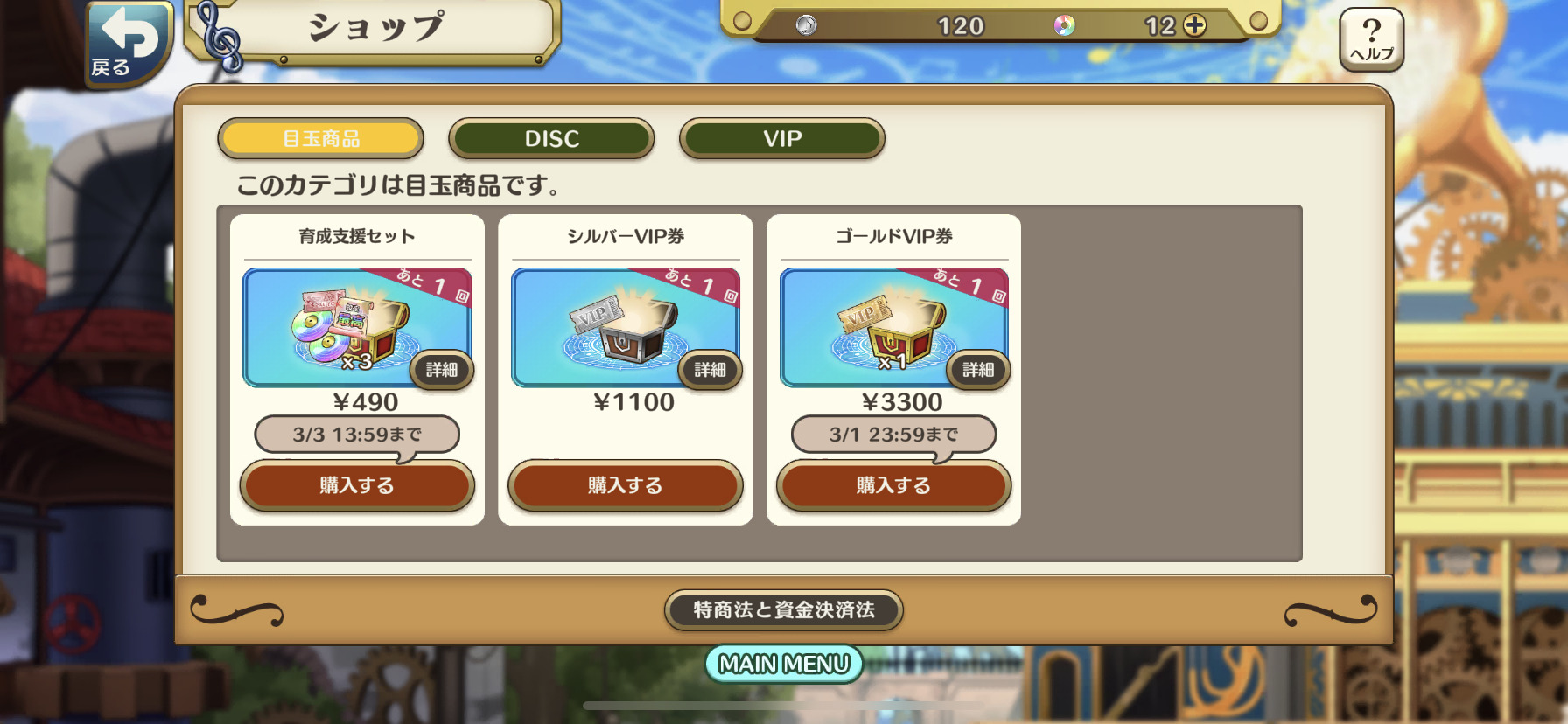Buy the ¥490 育成支援セット
1568x724 pixels.
pos(357,485)
